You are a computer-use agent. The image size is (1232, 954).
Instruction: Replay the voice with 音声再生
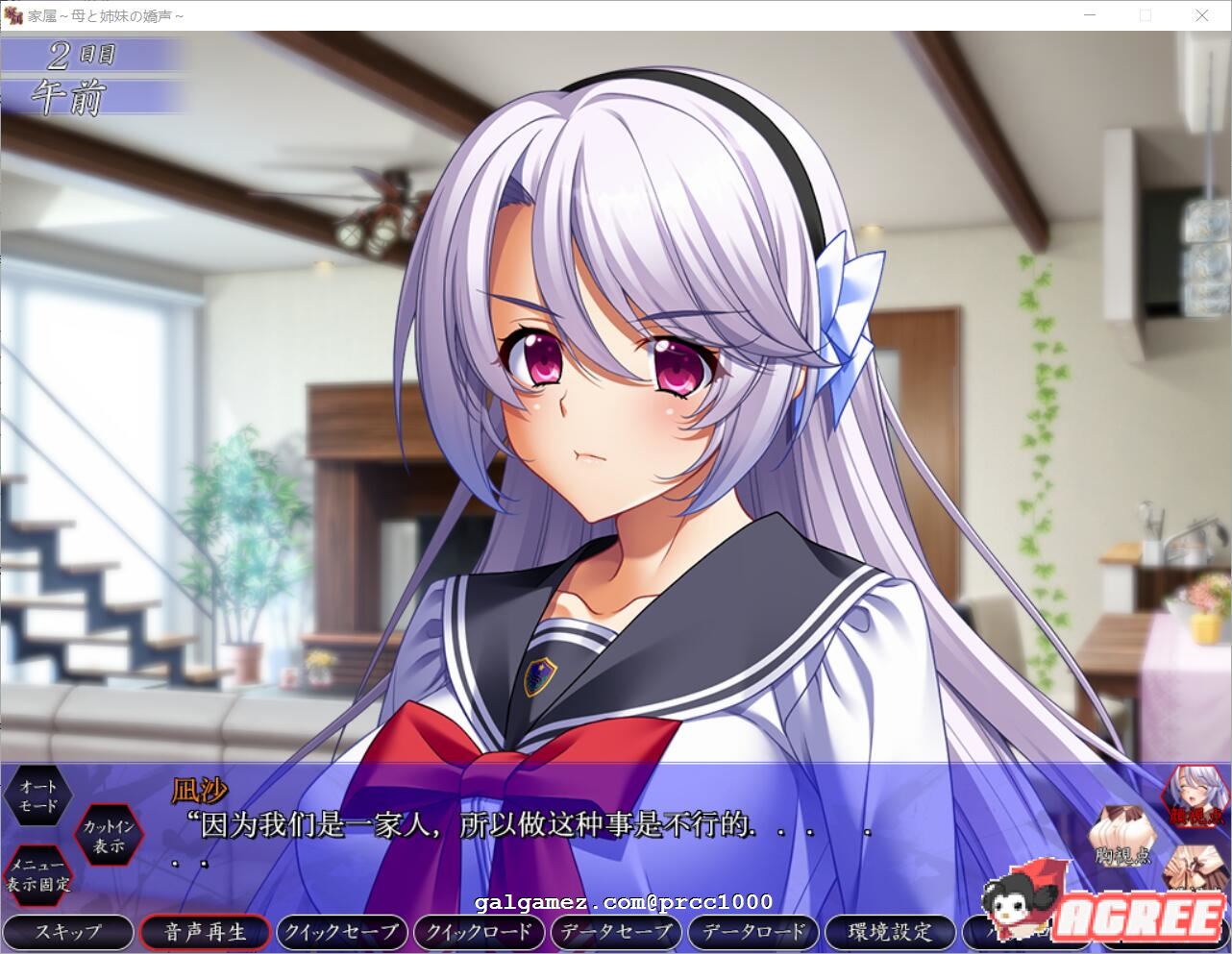click(x=205, y=932)
